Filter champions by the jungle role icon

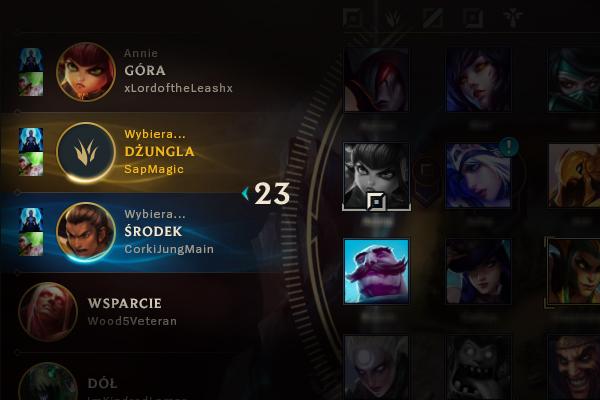(394, 18)
